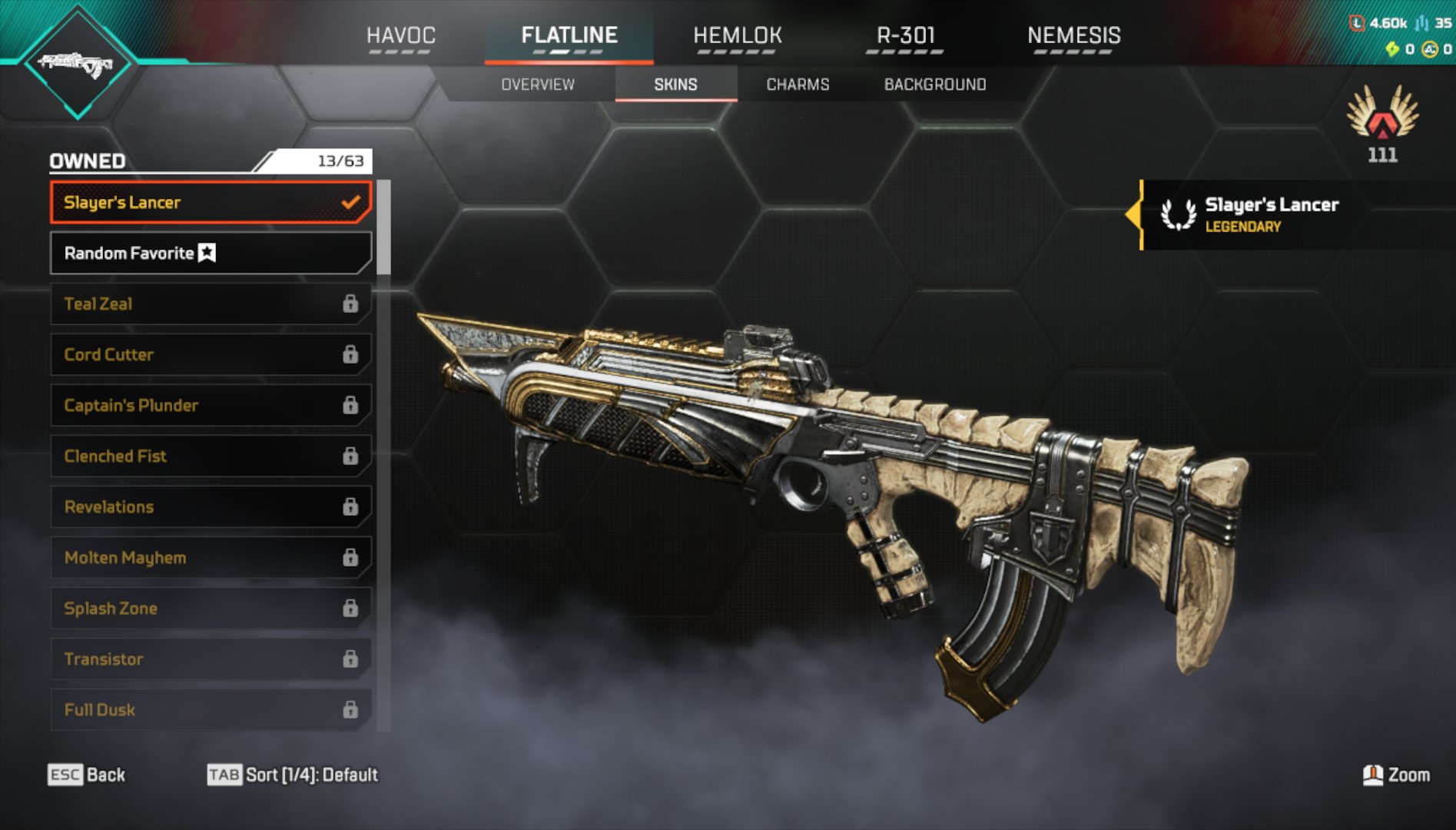Switch to the Charms sub-tab
Image resolution: width=1456 pixels, height=830 pixels.
coord(798,85)
